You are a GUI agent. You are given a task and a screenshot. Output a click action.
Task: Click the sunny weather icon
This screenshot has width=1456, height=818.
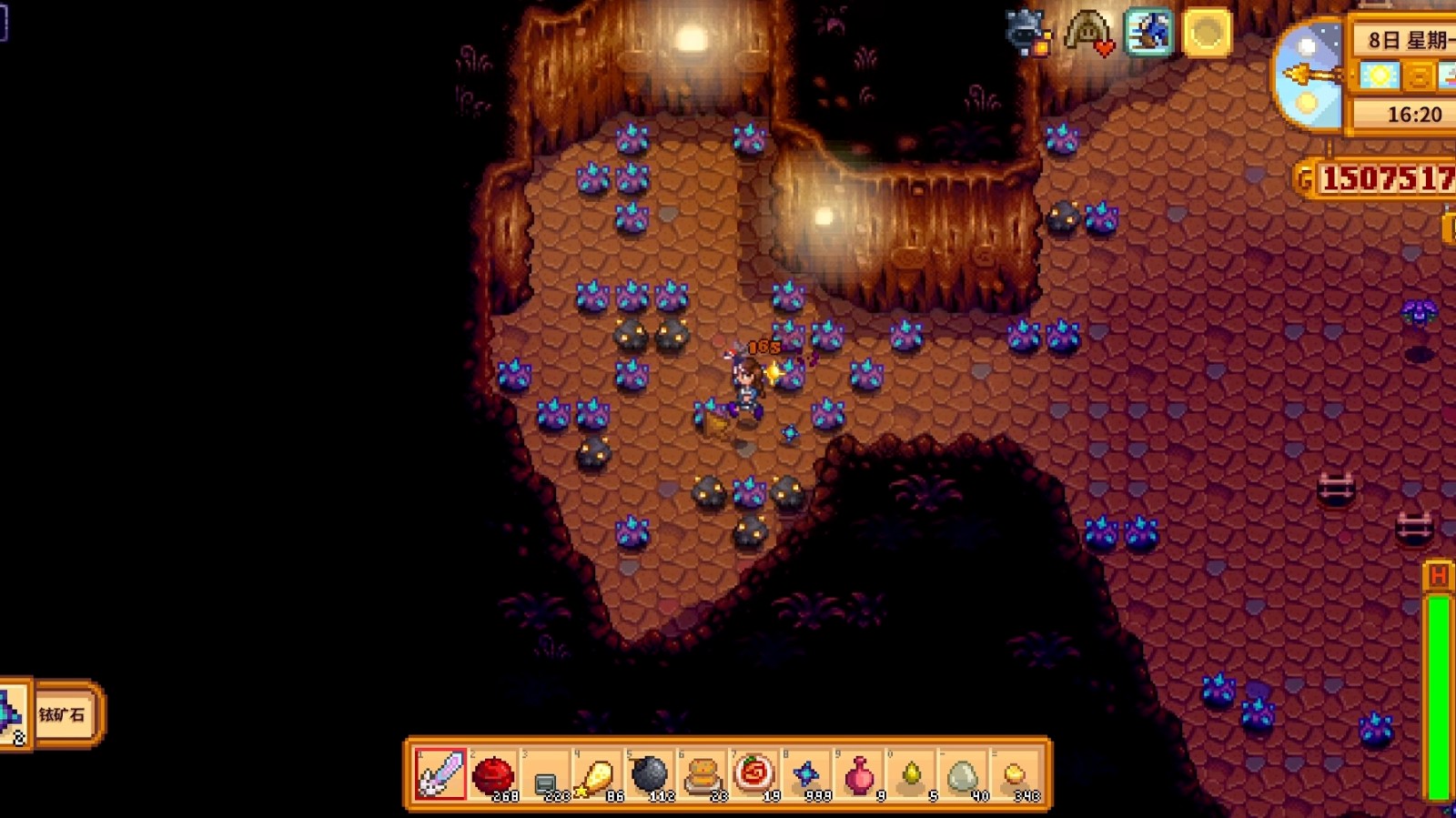tap(1380, 76)
